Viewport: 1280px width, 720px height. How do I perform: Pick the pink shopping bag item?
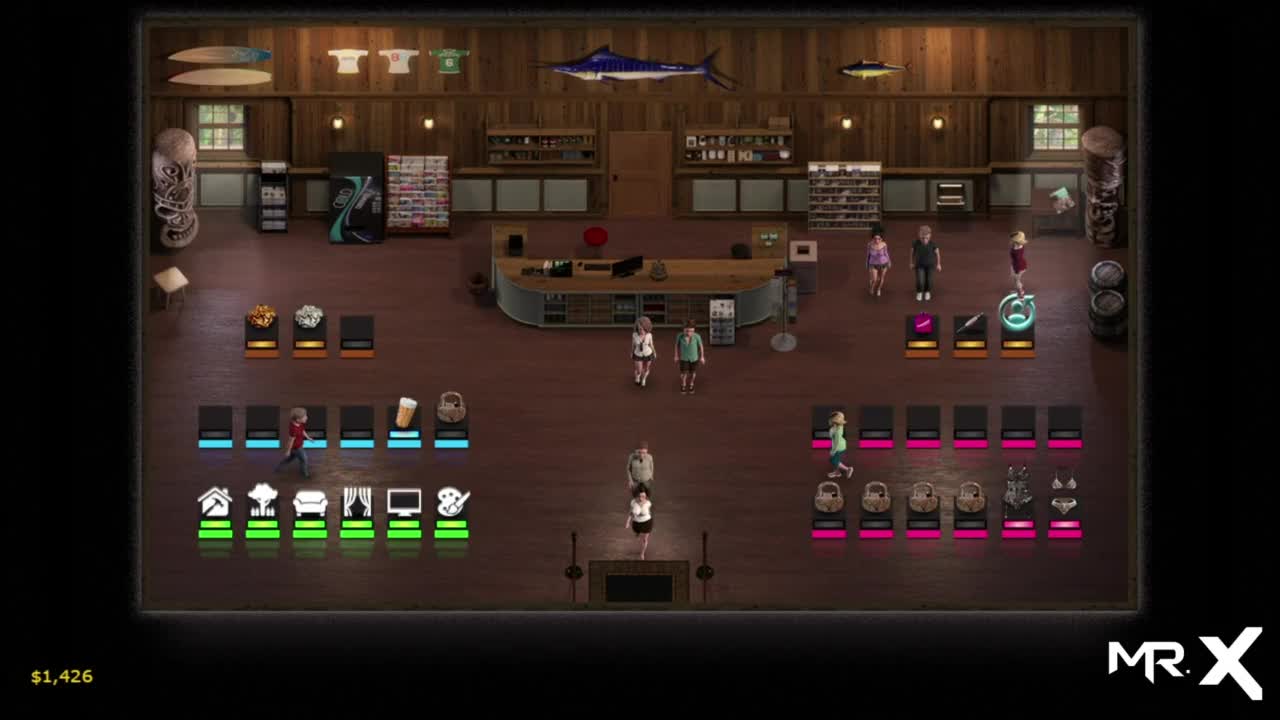tap(922, 324)
